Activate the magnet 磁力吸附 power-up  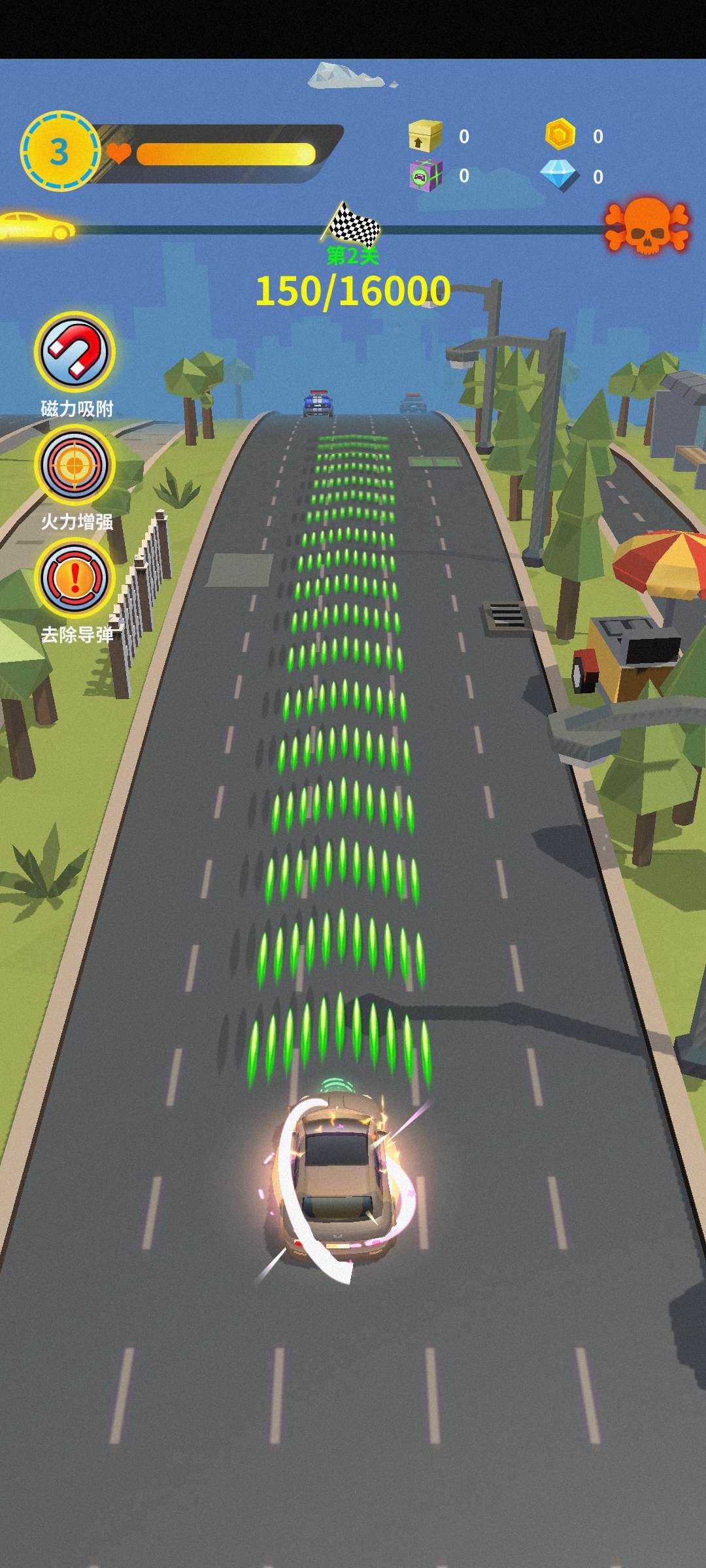(x=75, y=352)
